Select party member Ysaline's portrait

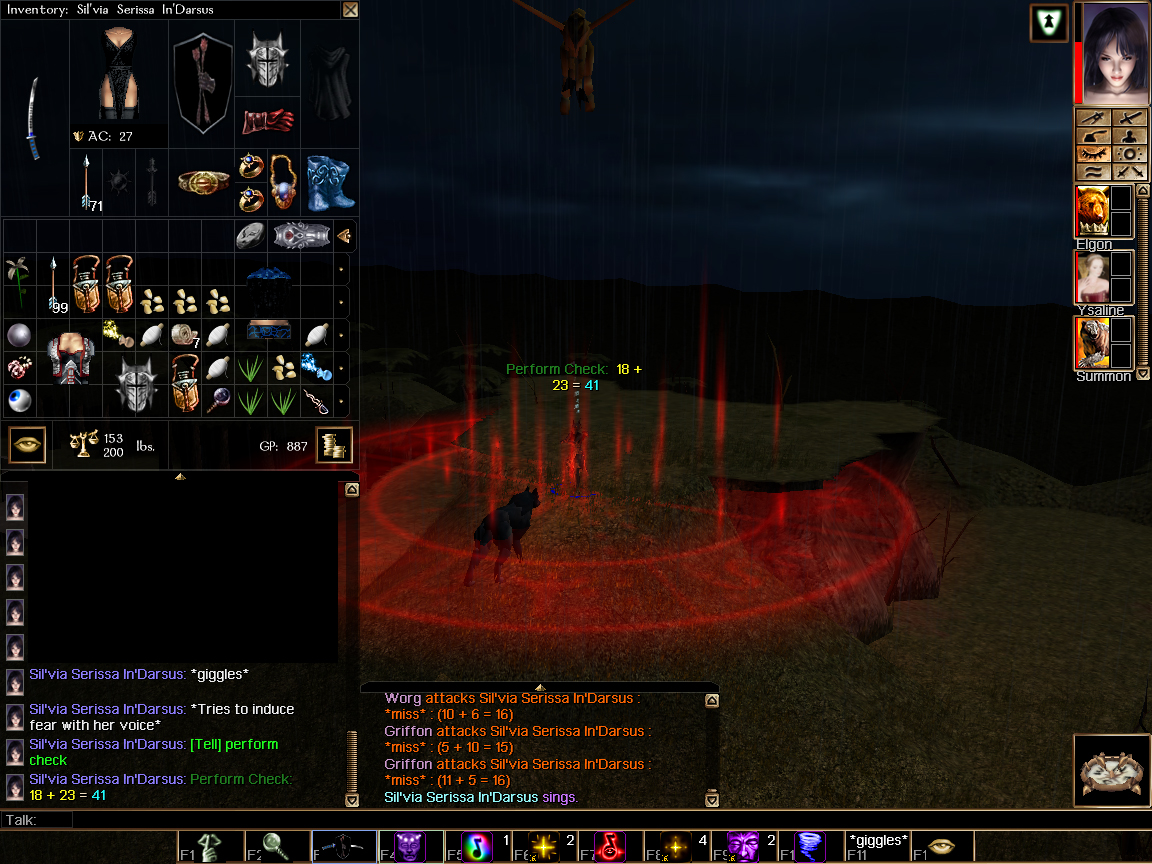point(1092,276)
